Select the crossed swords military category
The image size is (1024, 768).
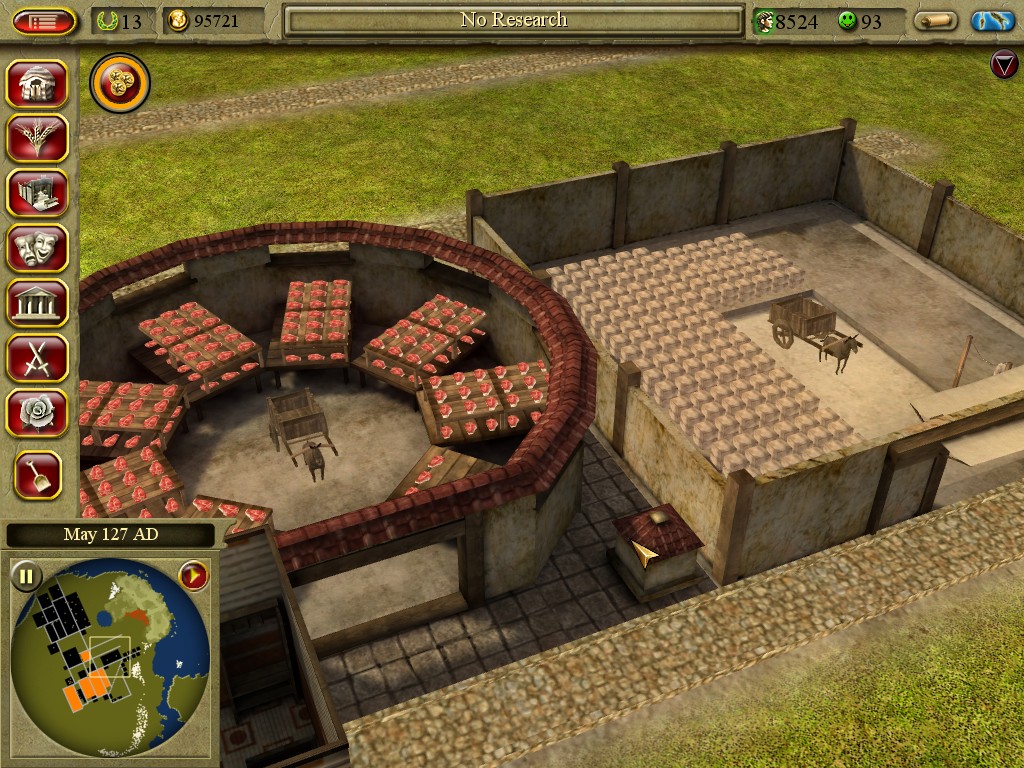(38, 358)
